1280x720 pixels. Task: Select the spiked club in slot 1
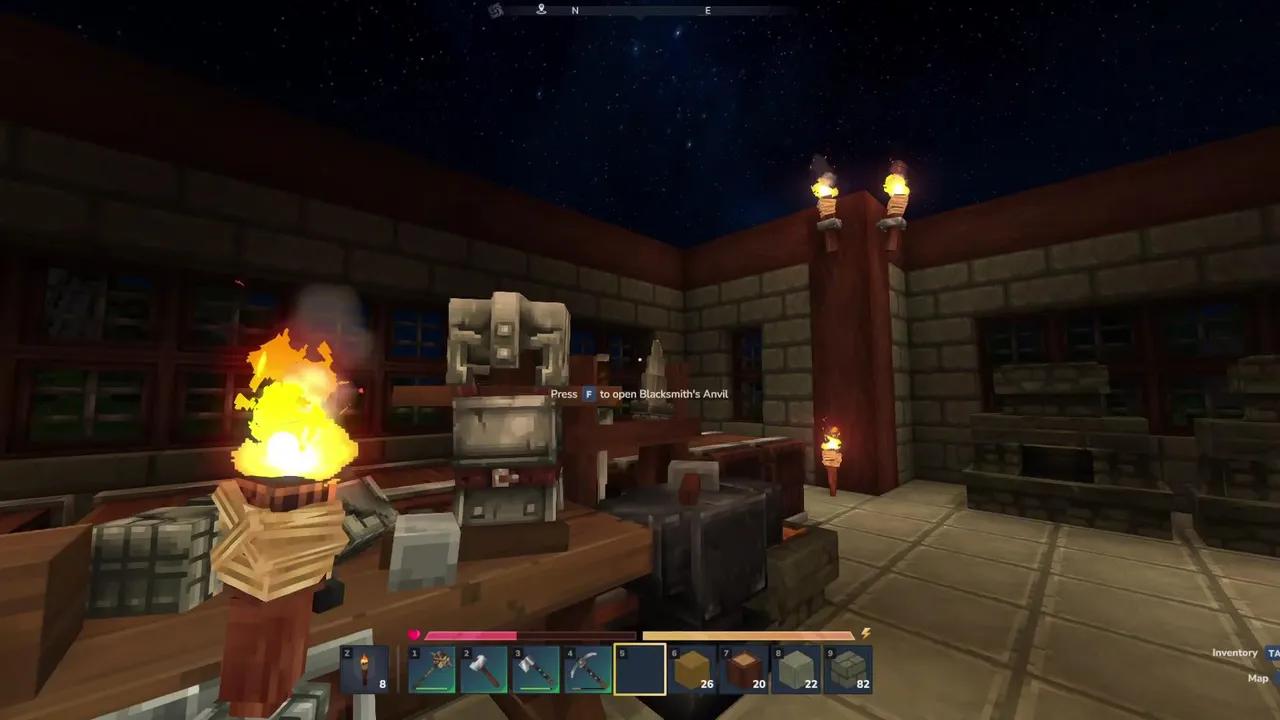tap(432, 669)
